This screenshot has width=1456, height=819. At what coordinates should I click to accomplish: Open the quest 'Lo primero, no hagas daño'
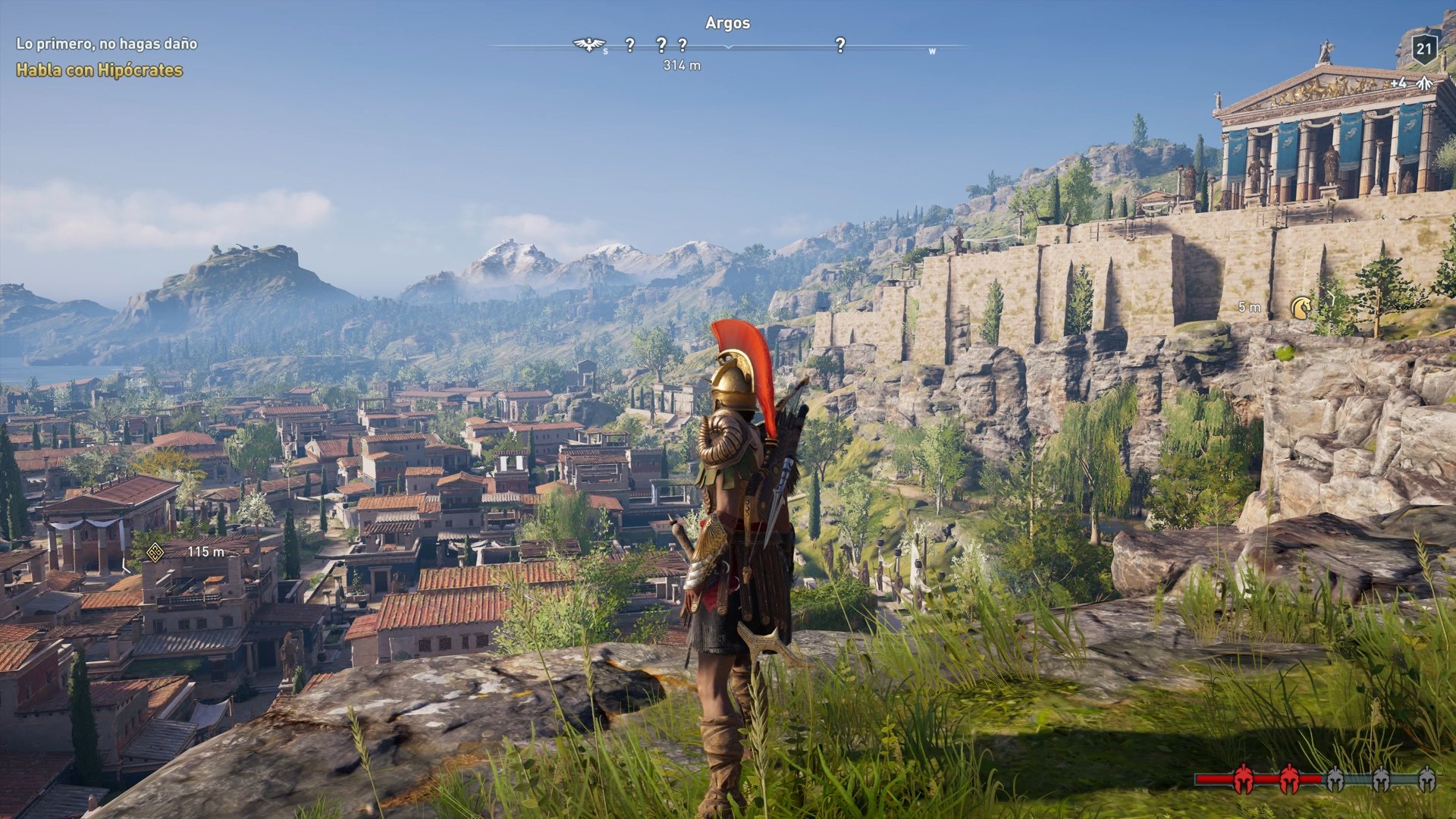[x=106, y=44]
